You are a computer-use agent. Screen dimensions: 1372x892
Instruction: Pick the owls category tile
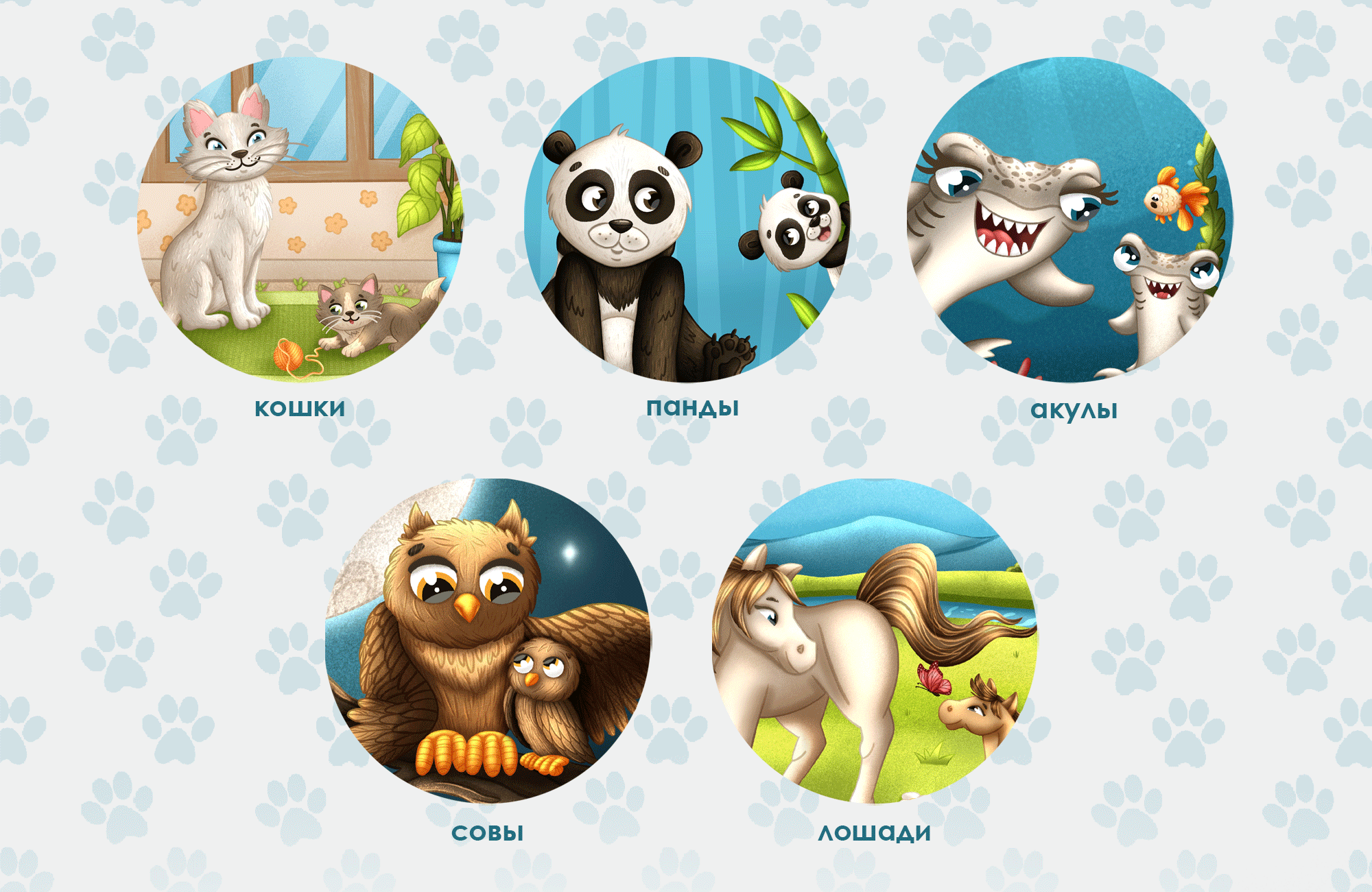tap(488, 640)
